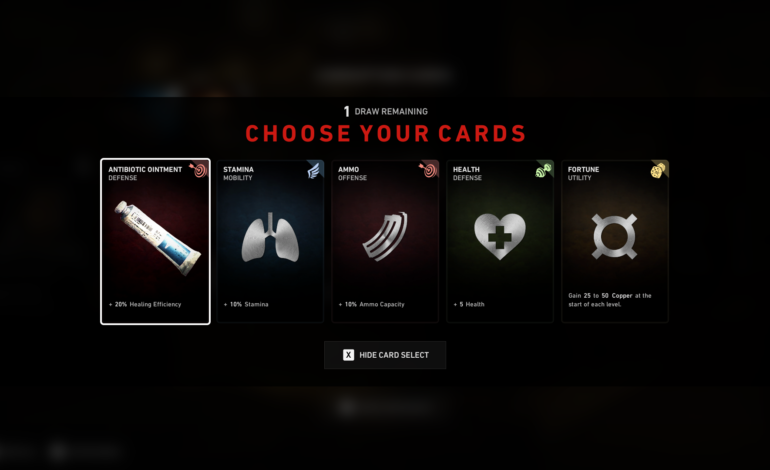Choose the Fortune utility card
Screen dimensions: 770x470
614,241
